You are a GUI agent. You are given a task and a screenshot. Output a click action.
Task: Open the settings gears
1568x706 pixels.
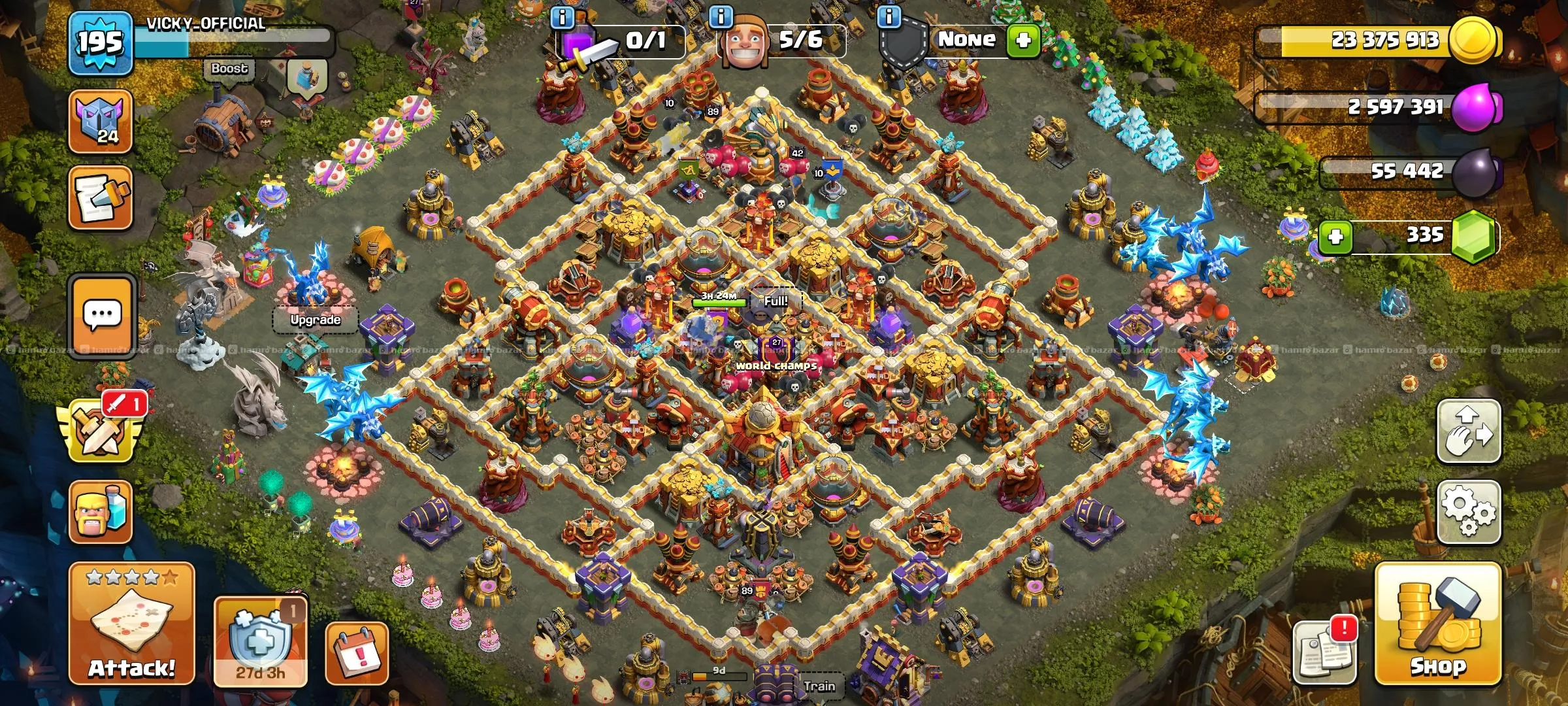point(1468,512)
